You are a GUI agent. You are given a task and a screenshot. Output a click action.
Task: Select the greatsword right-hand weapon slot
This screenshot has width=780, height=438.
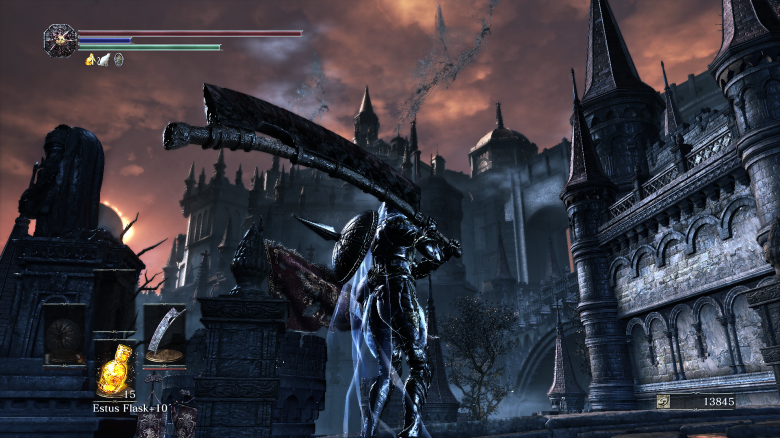(x=164, y=335)
